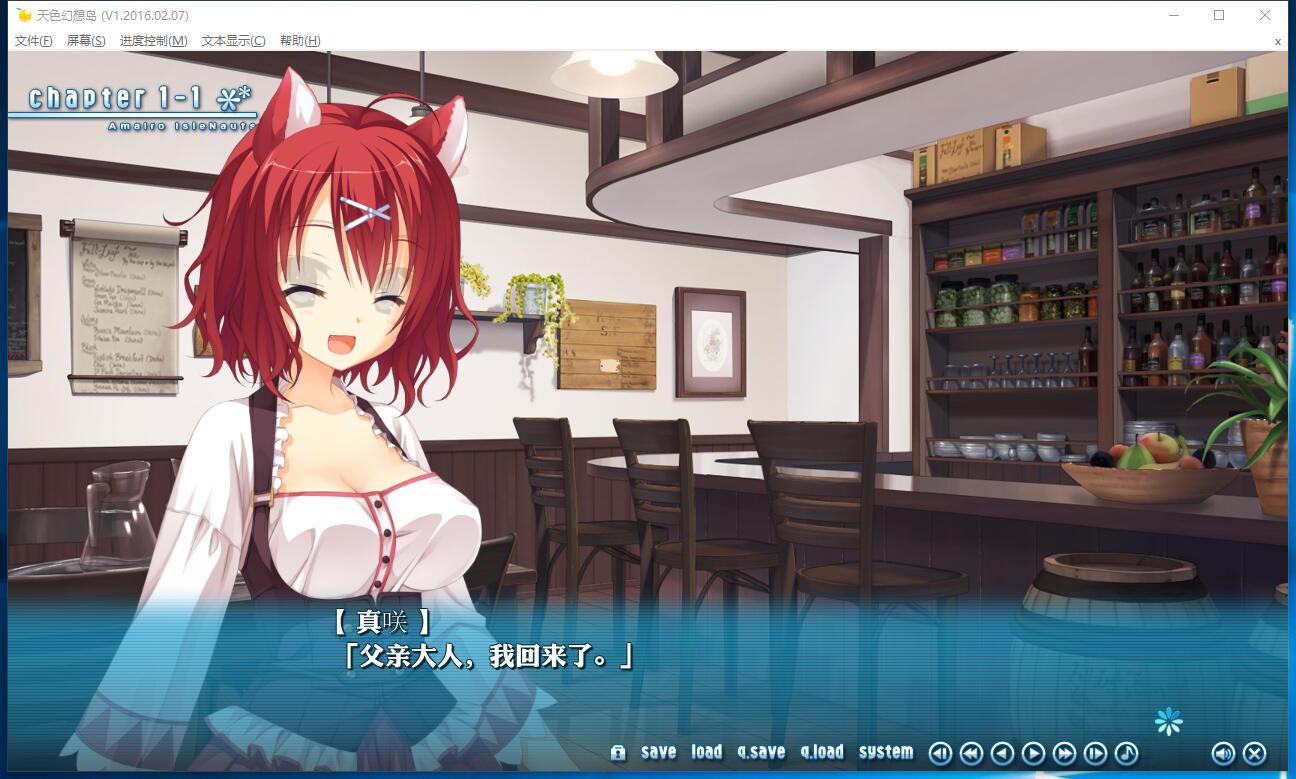This screenshot has height=779, width=1296.
Task: Click the music note button
Action: [1126, 753]
